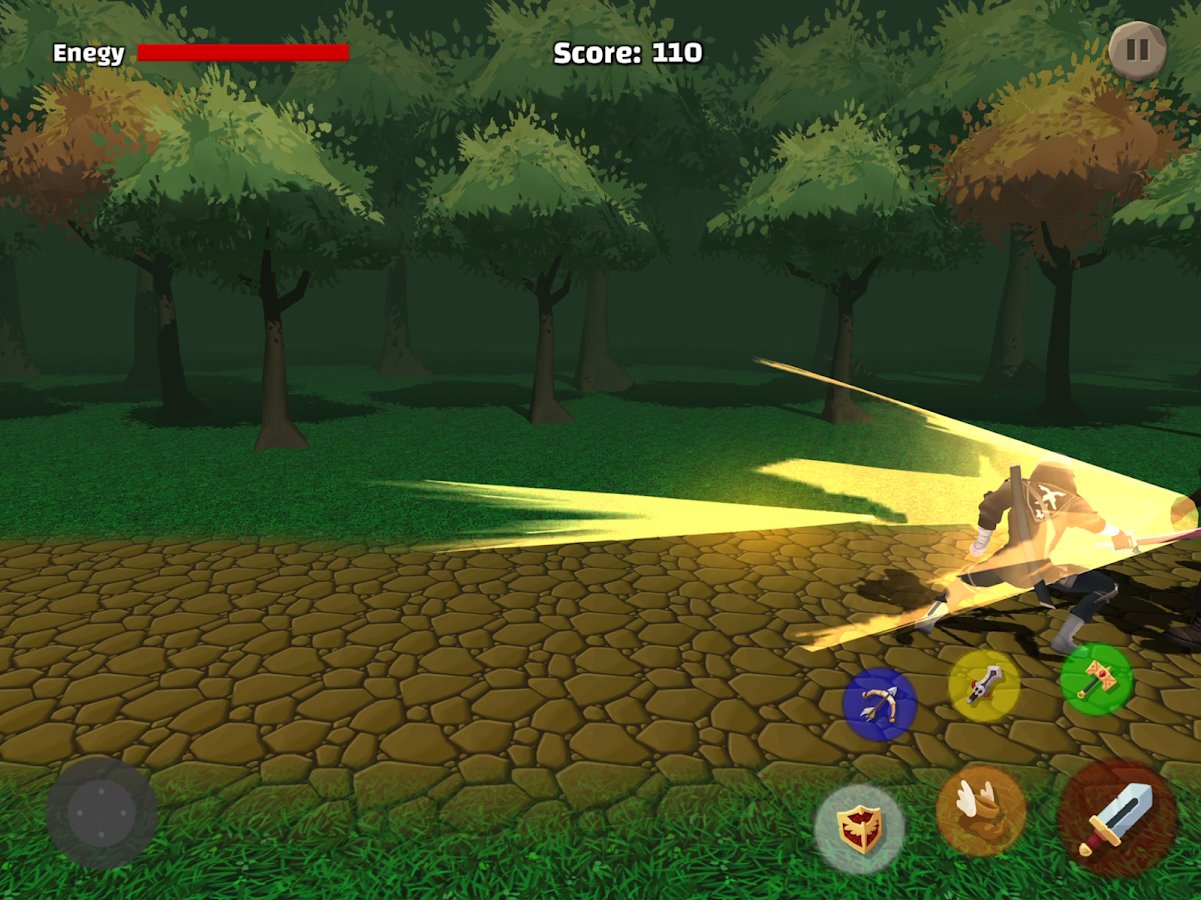Raise the shield to block
Image resolution: width=1201 pixels, height=900 pixels.
(859, 829)
